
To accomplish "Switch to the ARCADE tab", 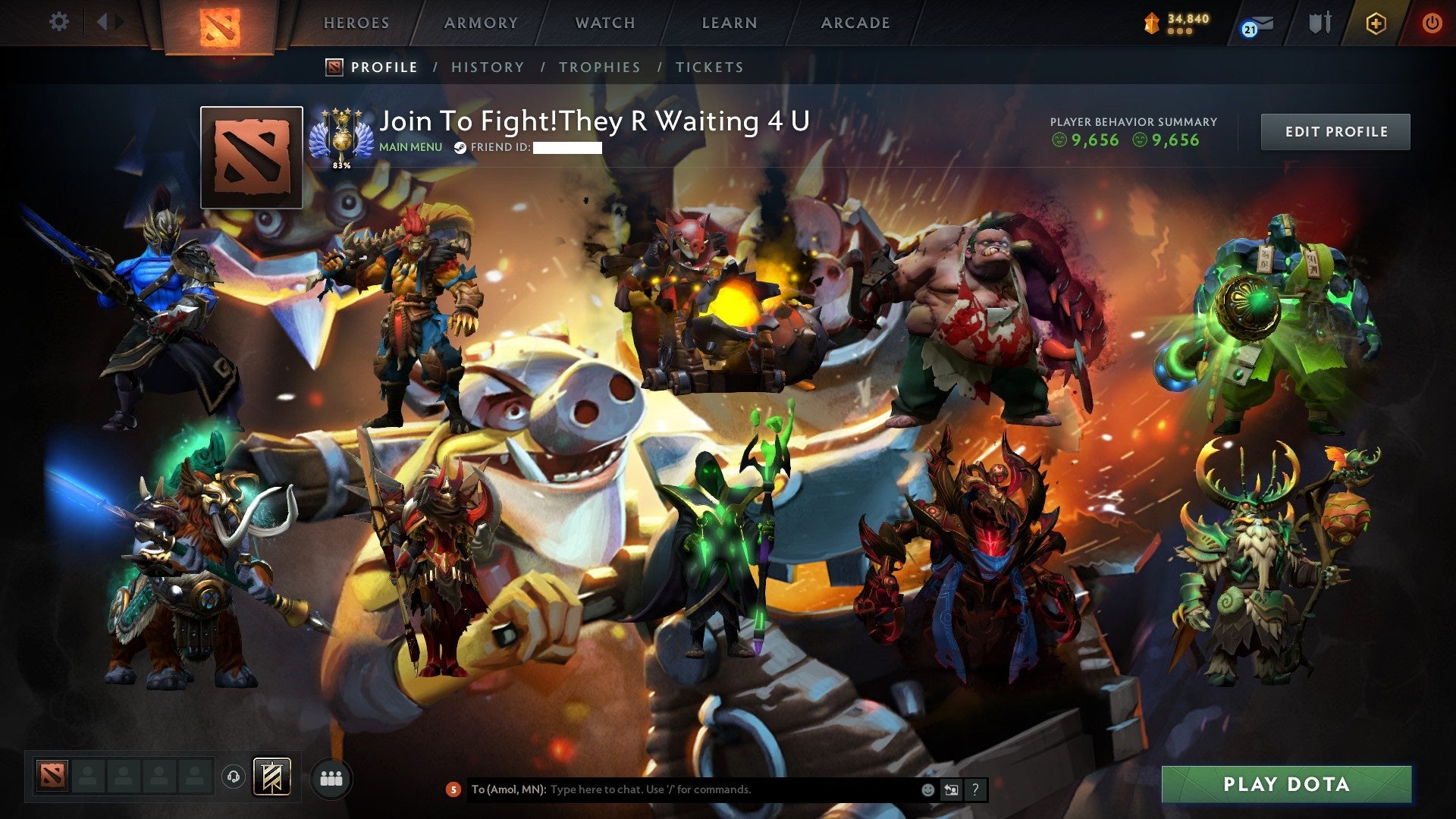I will point(855,23).
